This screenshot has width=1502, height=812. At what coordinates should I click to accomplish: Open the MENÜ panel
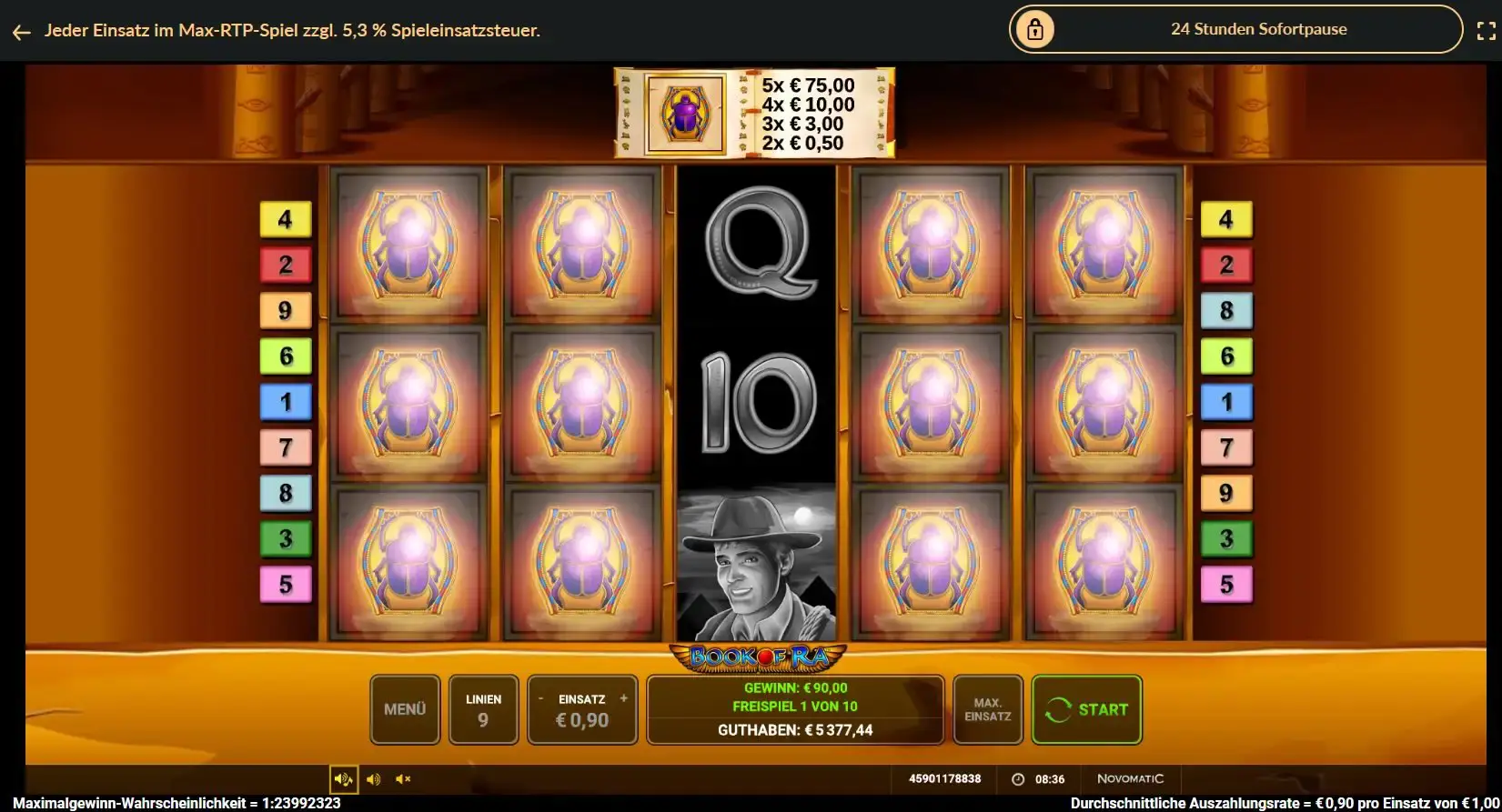pyautogui.click(x=405, y=709)
